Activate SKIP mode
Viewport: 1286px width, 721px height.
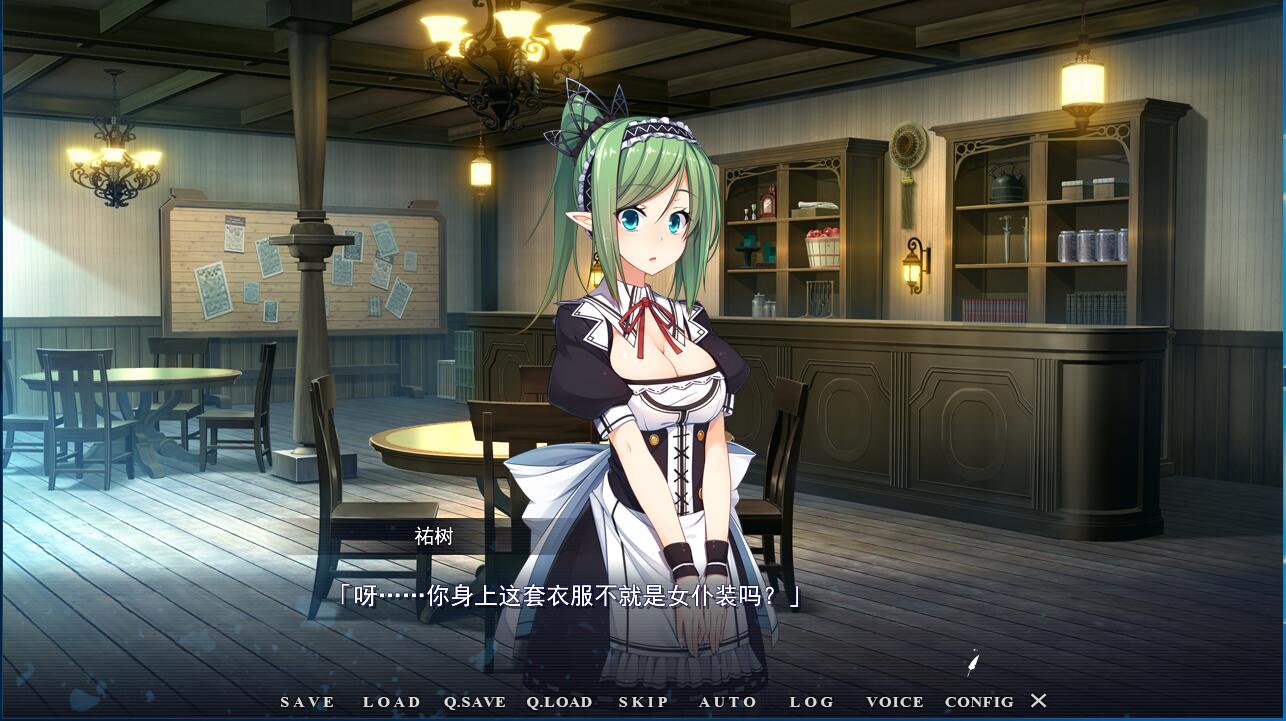tap(644, 702)
